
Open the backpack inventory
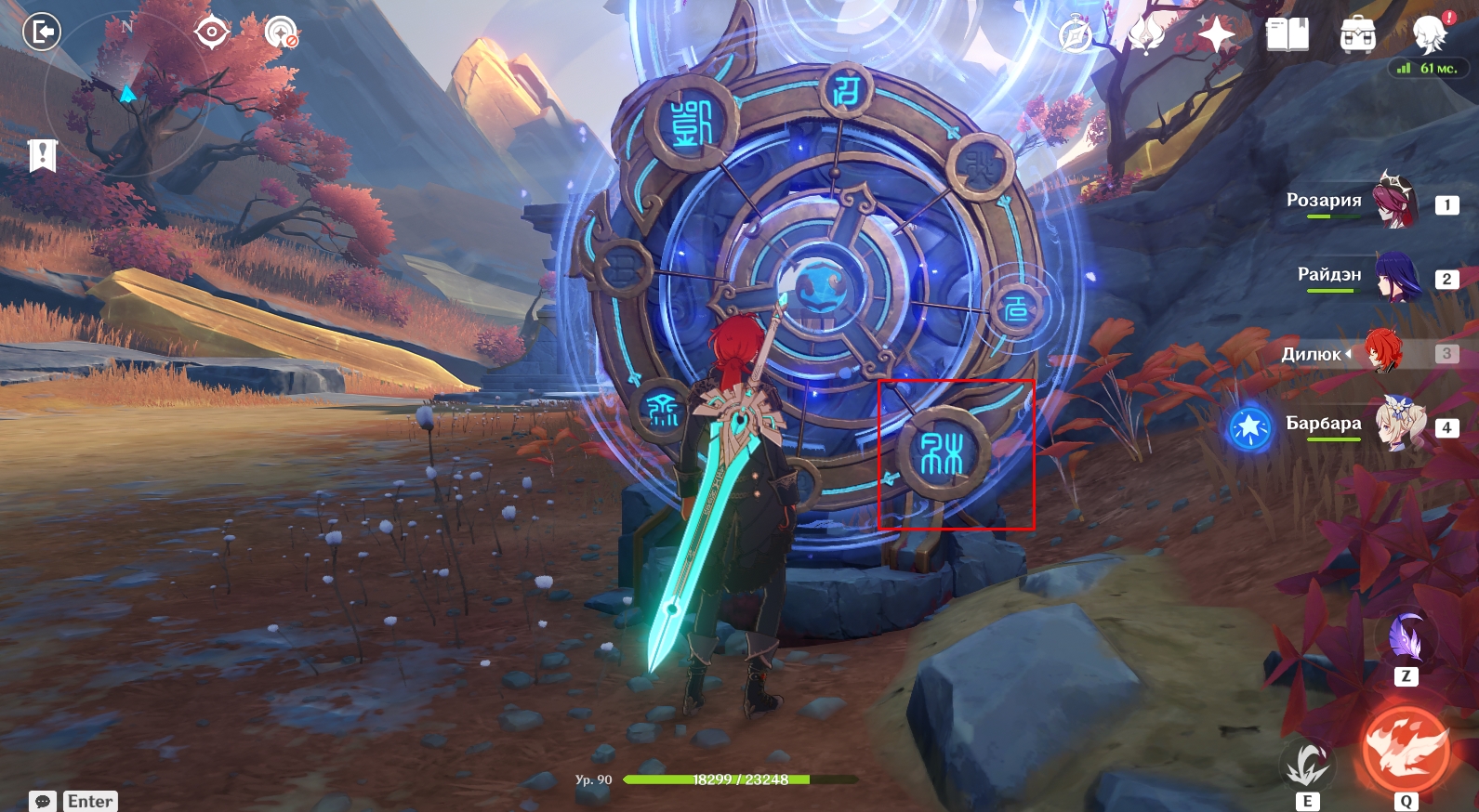coord(1358,35)
